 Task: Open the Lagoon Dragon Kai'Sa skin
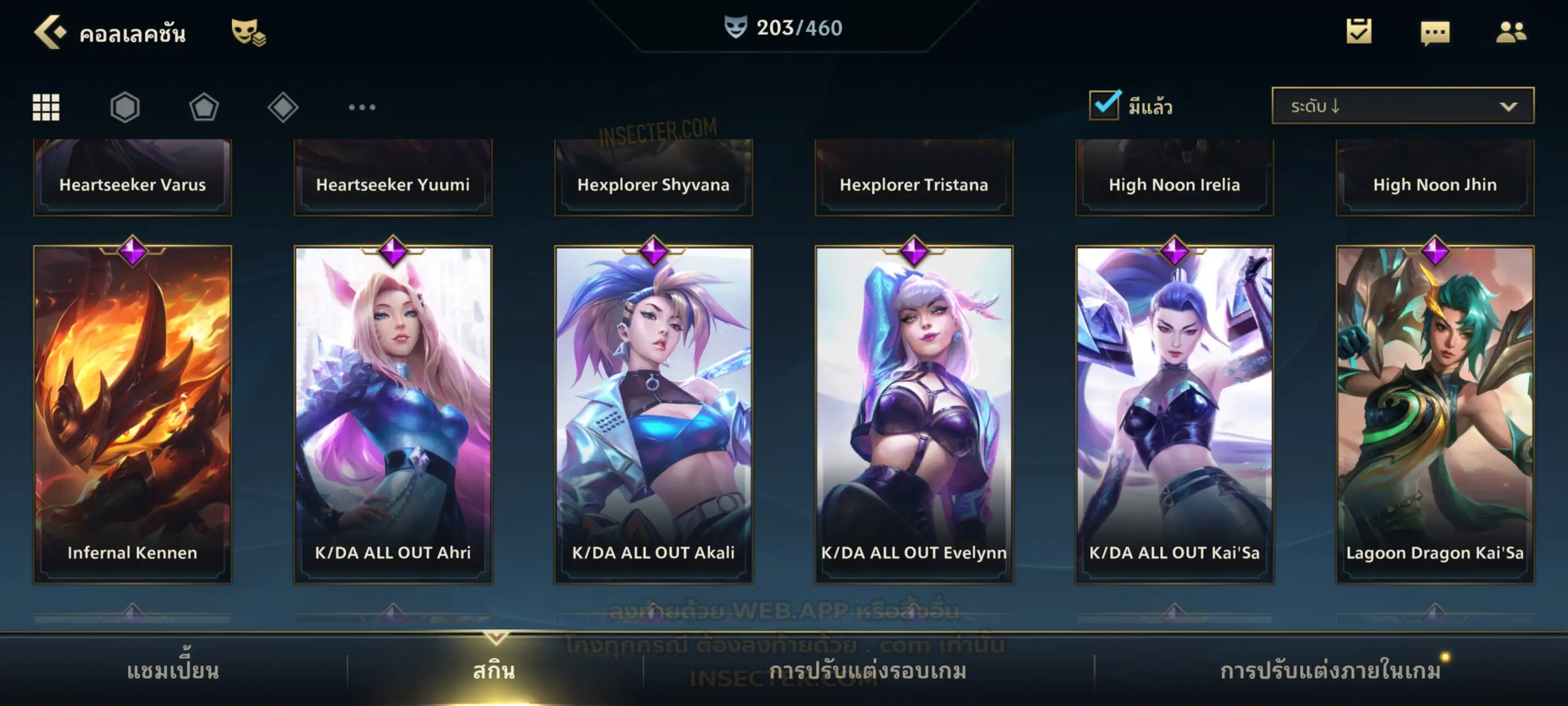(x=1435, y=414)
